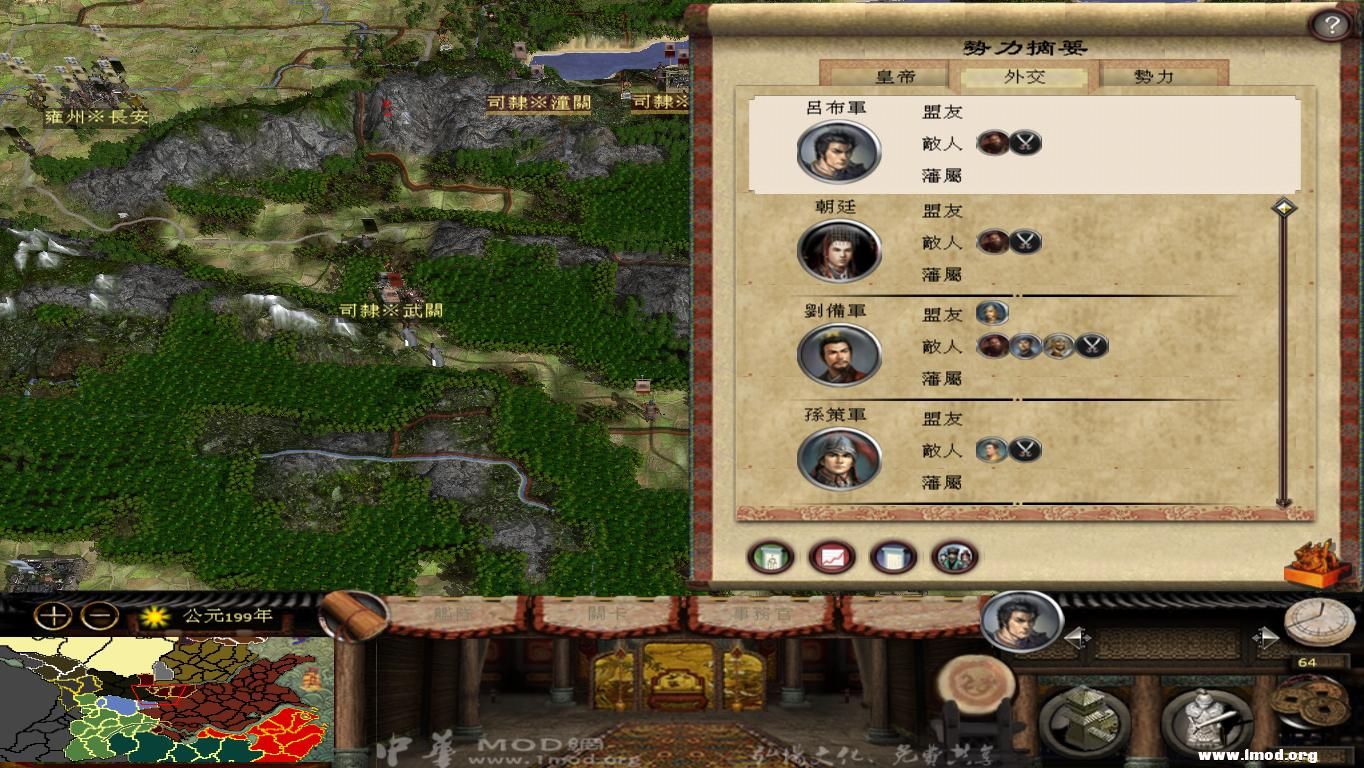Click the blue faction summary scroll icon
Screen dimensions: 1364x768
893,557
